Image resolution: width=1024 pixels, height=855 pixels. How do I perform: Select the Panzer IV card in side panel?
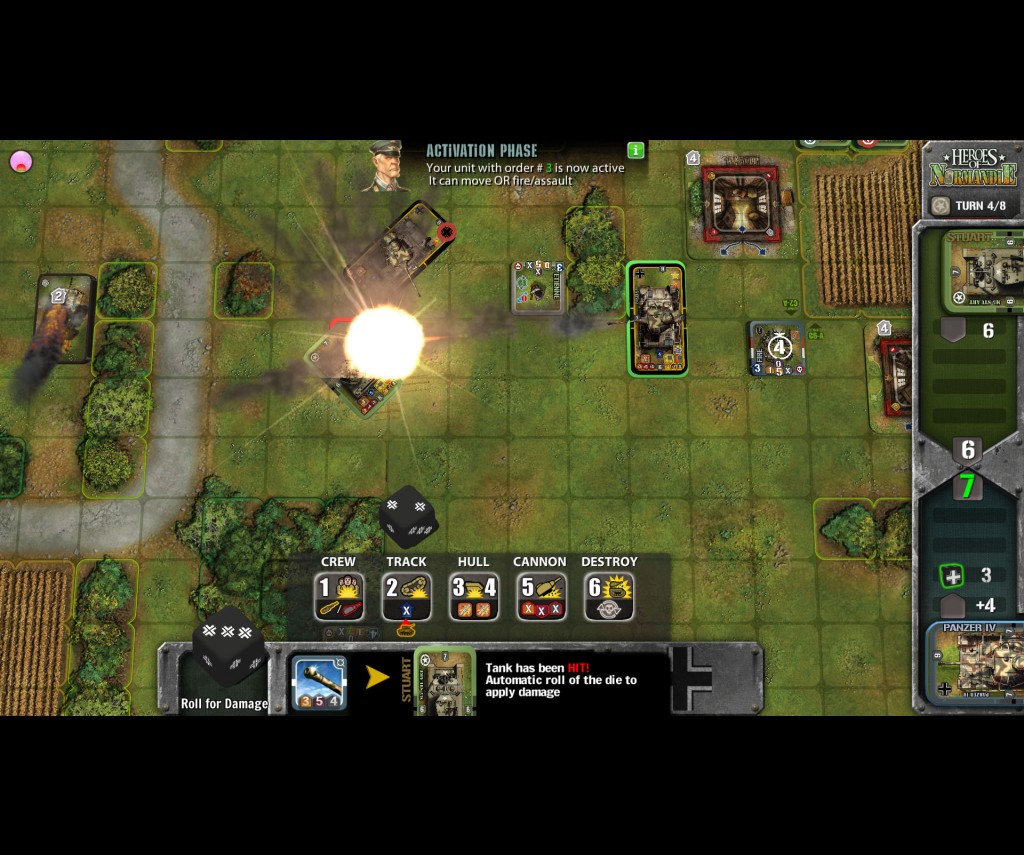(x=977, y=664)
